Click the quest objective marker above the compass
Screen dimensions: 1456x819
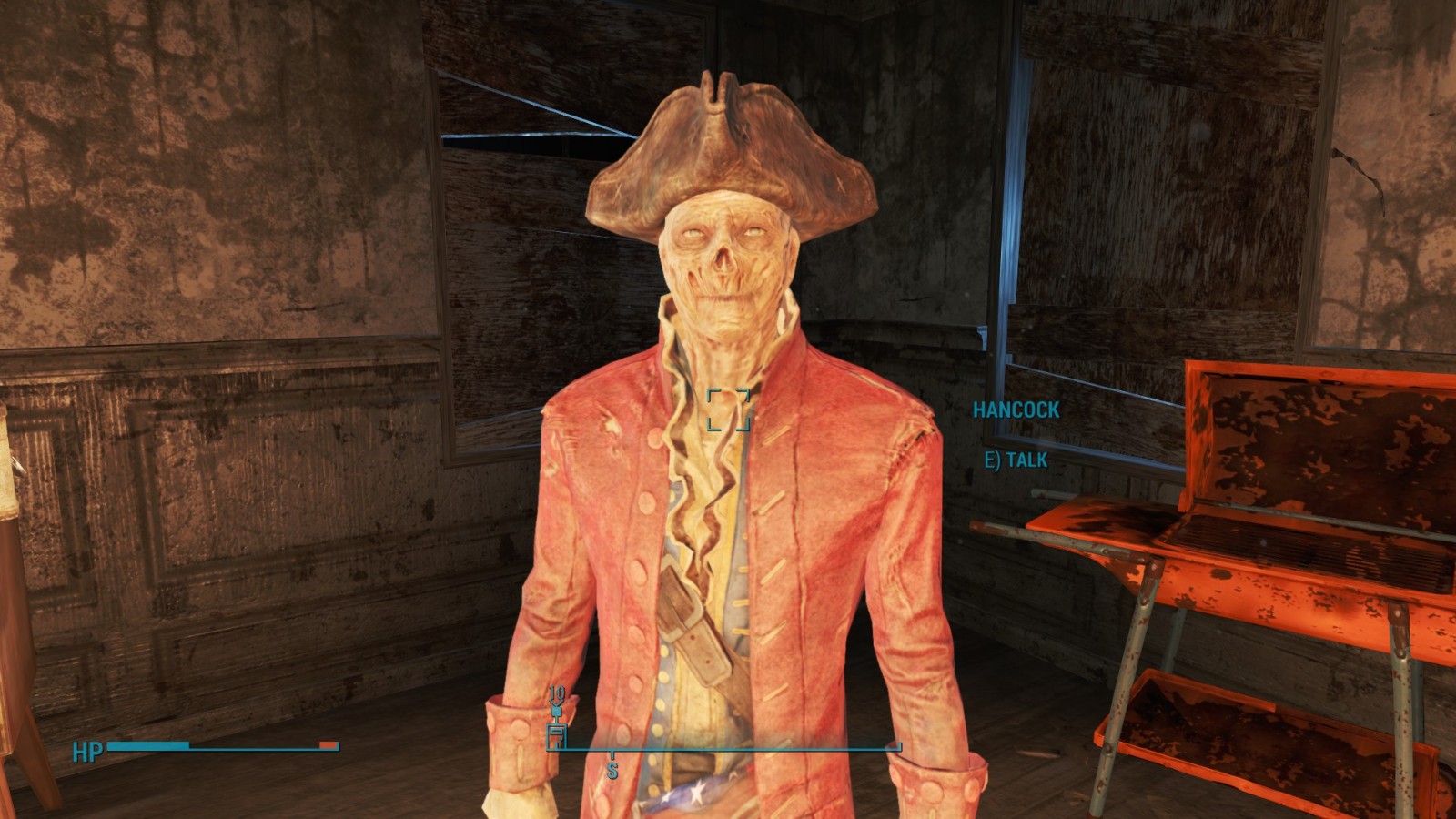pos(556,710)
